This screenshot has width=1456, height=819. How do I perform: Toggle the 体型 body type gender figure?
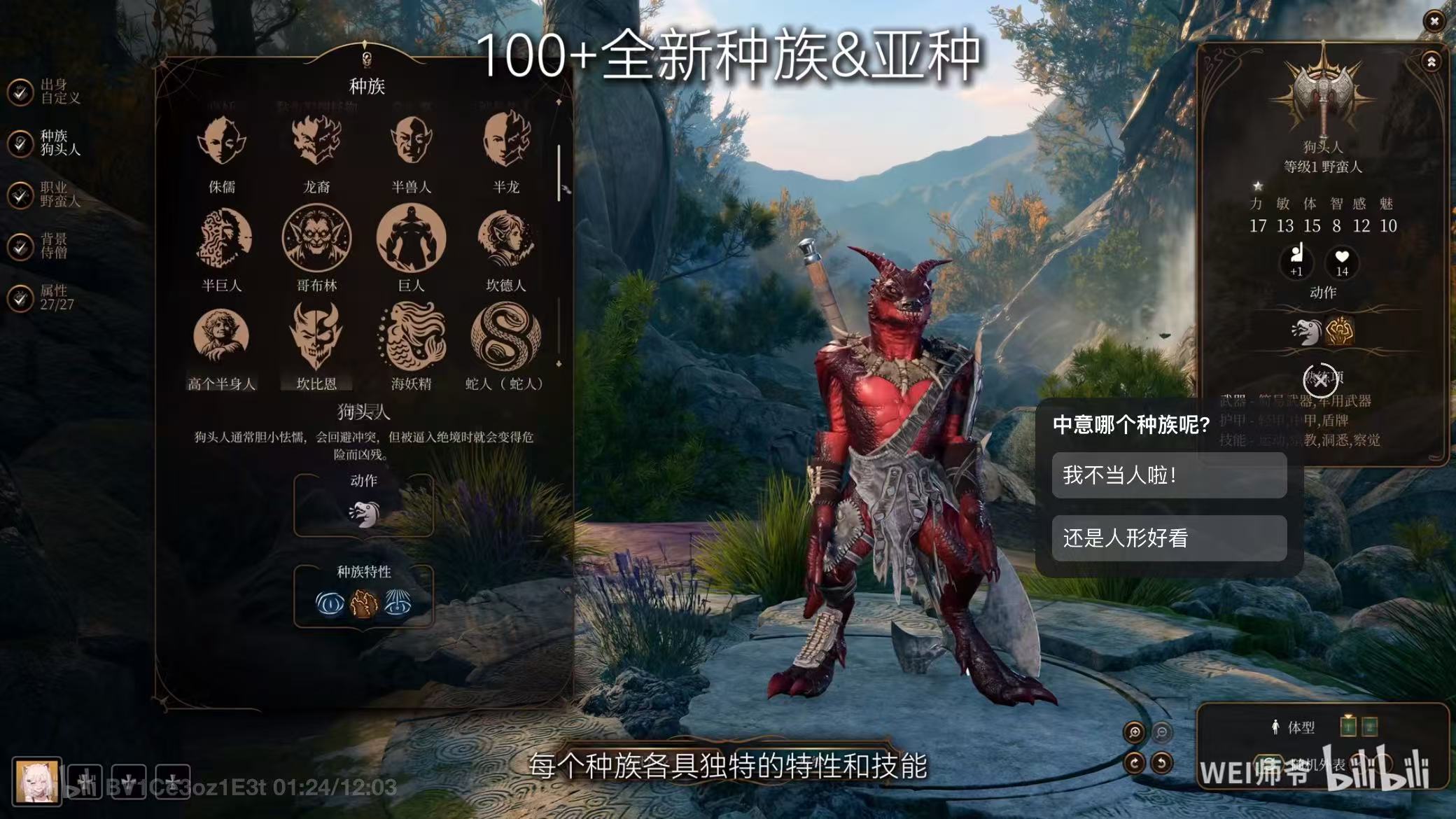coord(1275,725)
